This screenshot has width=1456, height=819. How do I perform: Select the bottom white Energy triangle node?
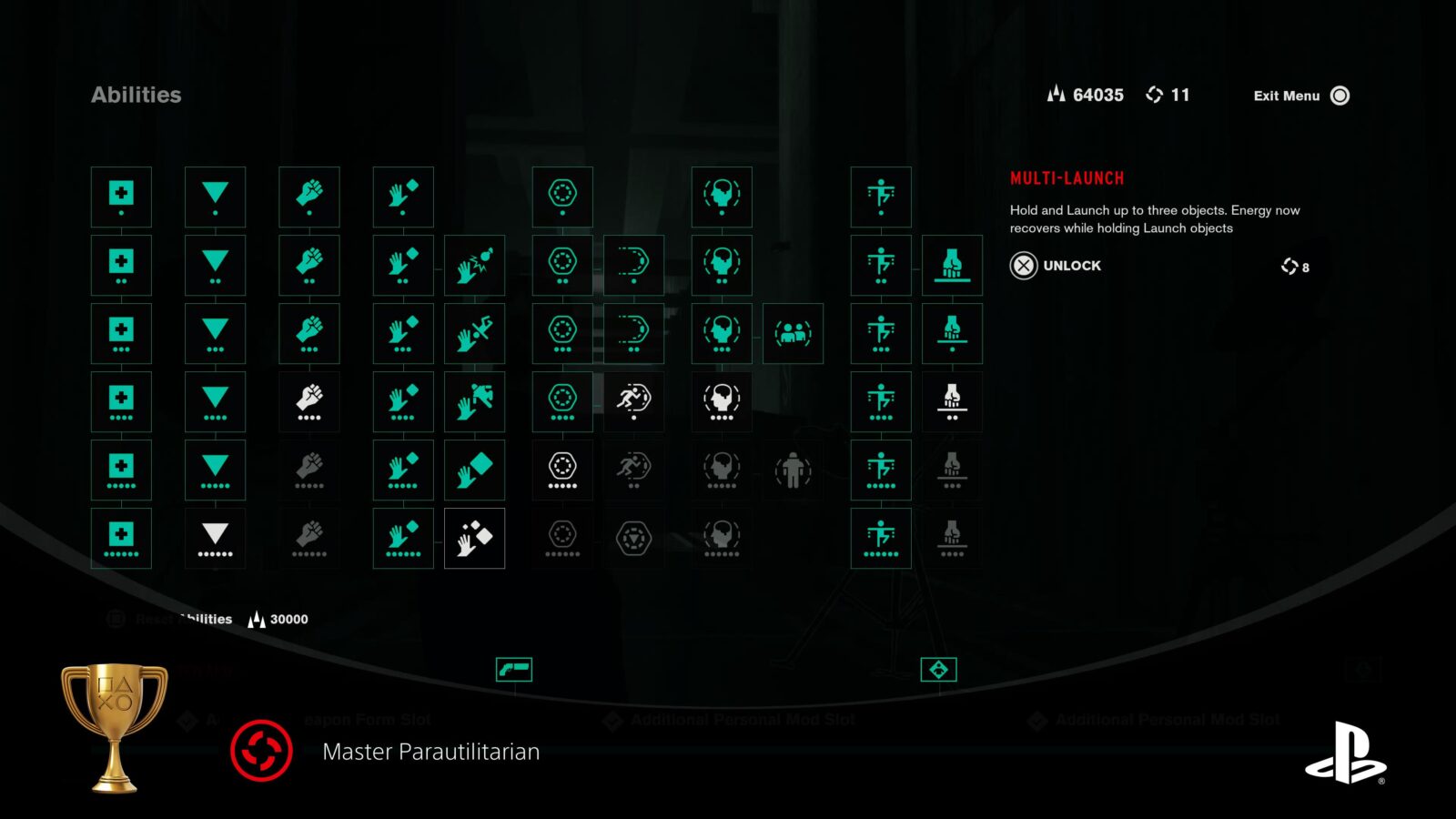click(215, 538)
